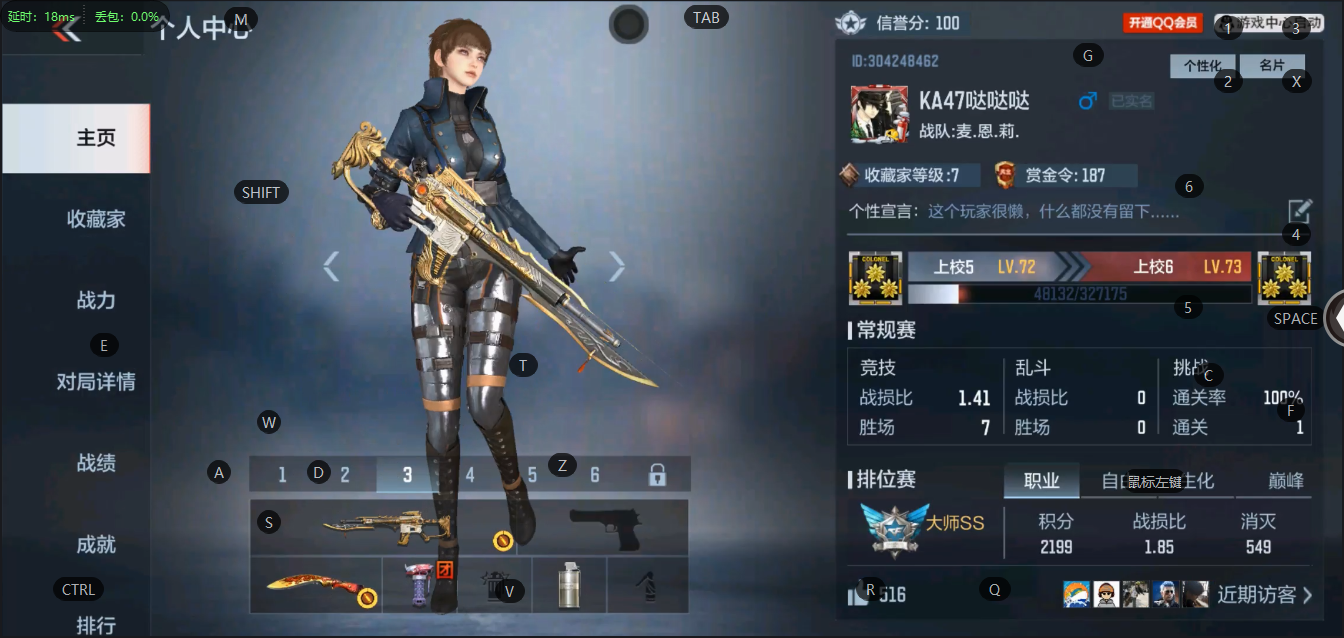Switch to the 巅峰 ranked tab
1344x638 pixels.
(1286, 481)
